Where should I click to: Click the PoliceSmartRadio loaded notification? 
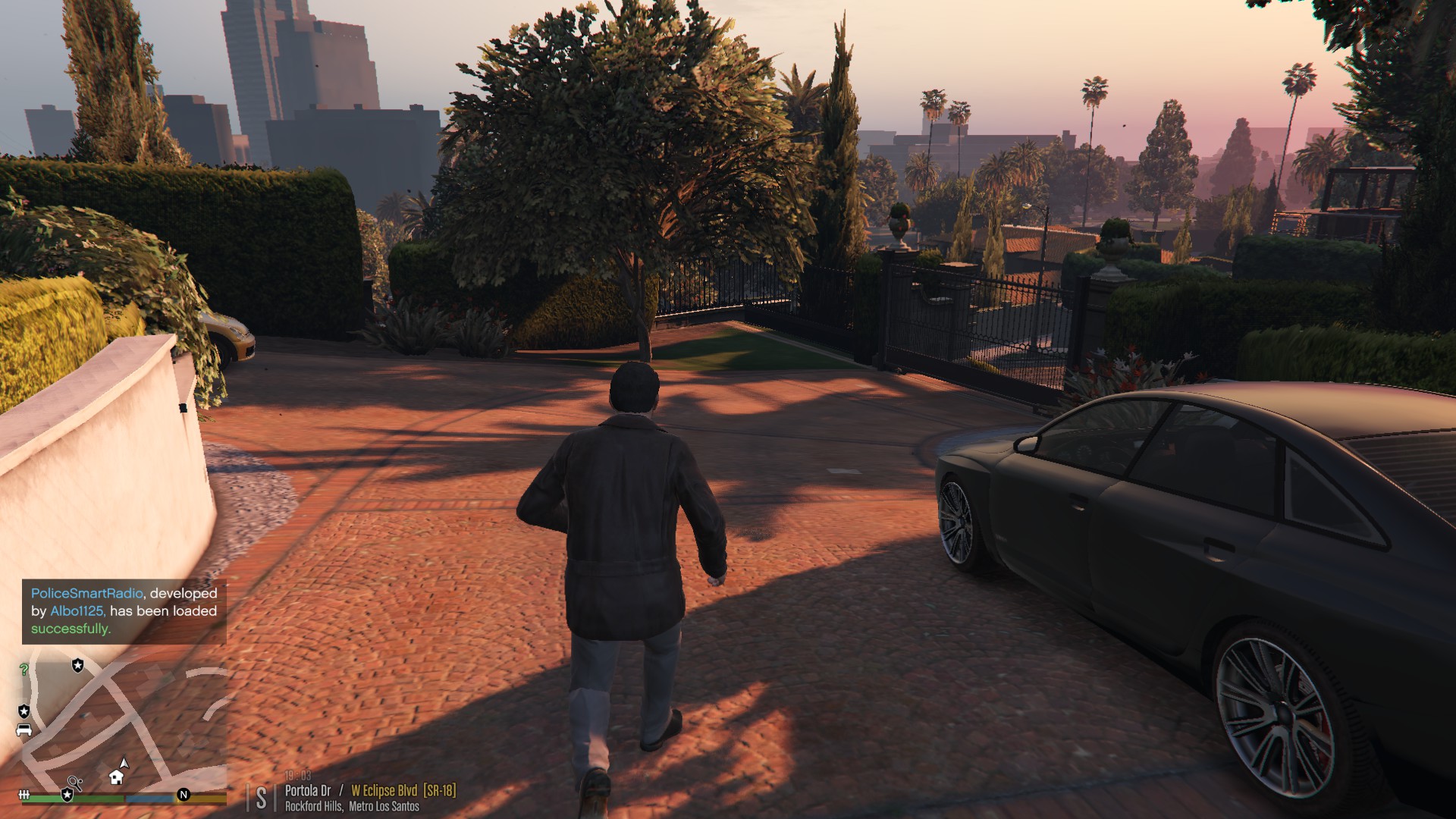pos(124,611)
